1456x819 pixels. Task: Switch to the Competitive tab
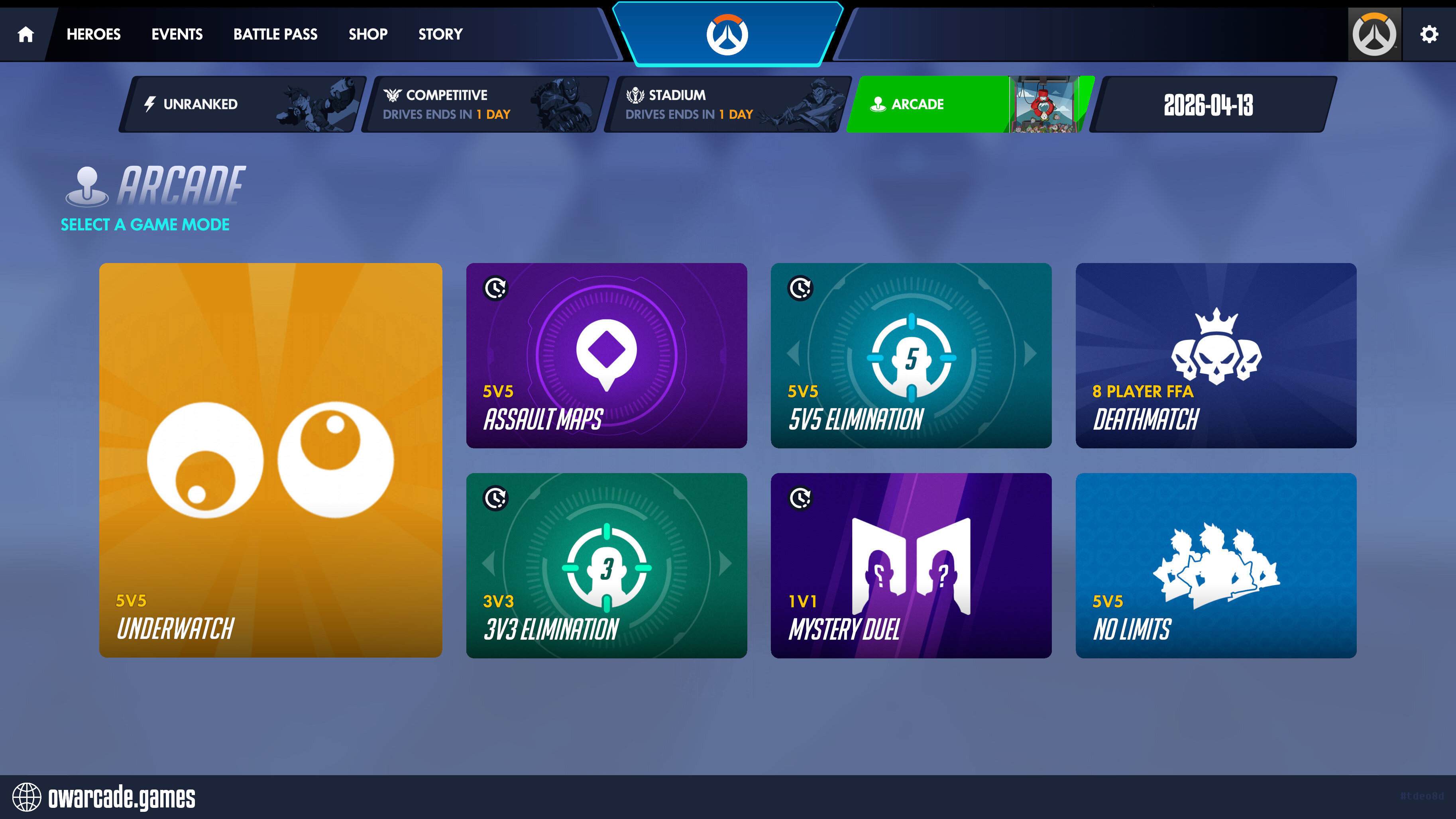[x=485, y=104]
